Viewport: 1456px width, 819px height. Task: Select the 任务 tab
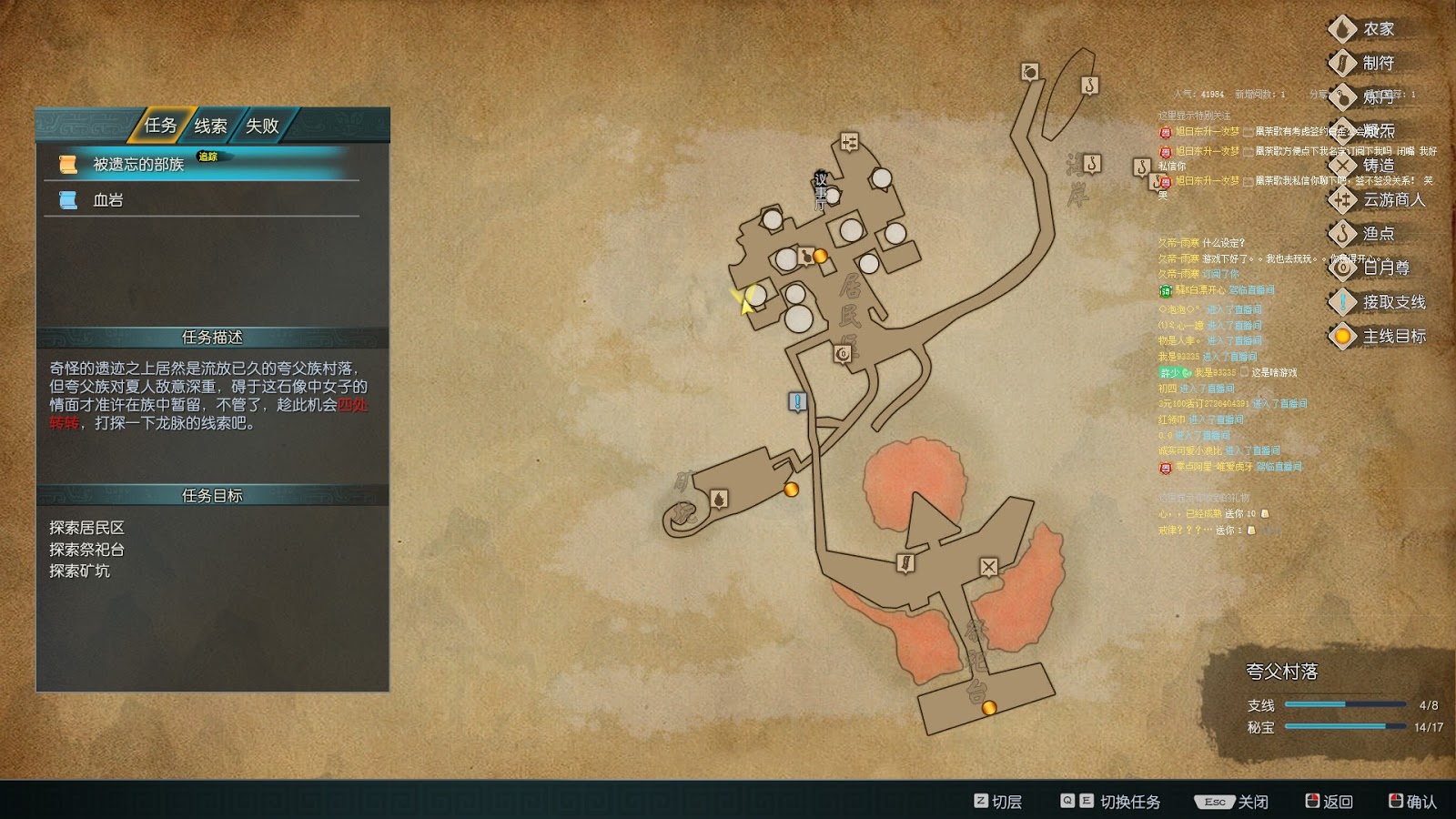point(160,126)
